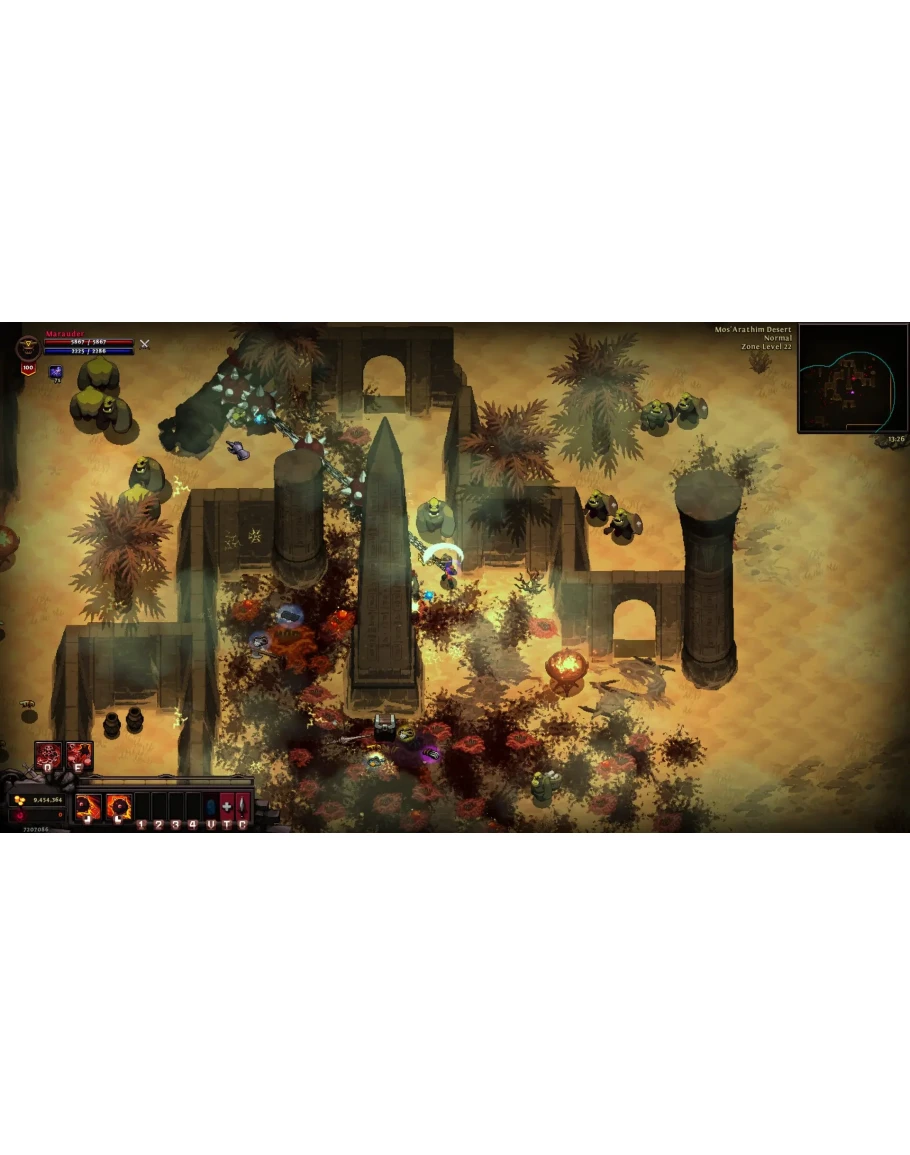The image size is (910, 1155).
Task: Click the red plus slot bound to T
Action: 227,806
